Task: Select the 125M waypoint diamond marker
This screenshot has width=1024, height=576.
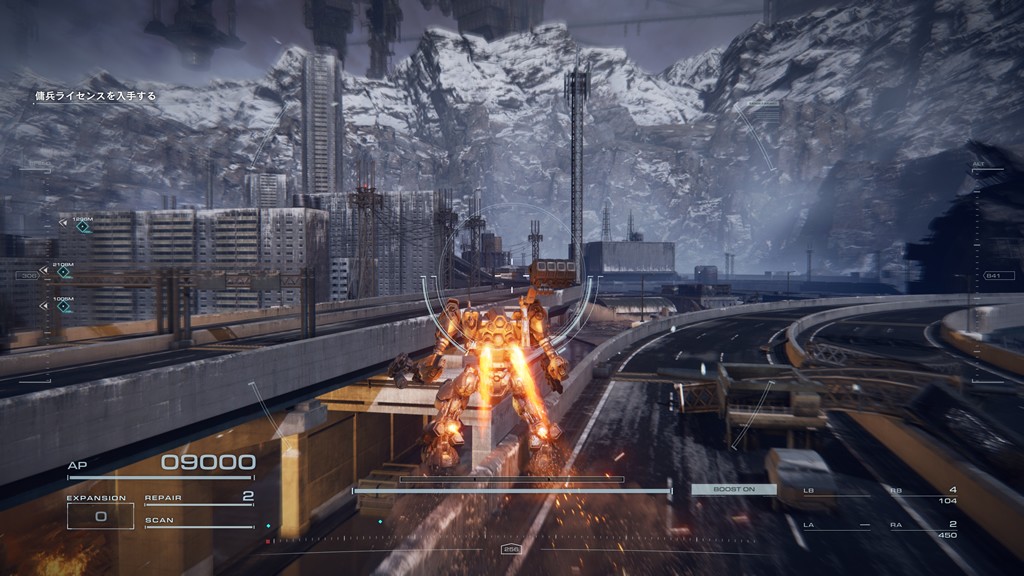Action: [x=83, y=226]
